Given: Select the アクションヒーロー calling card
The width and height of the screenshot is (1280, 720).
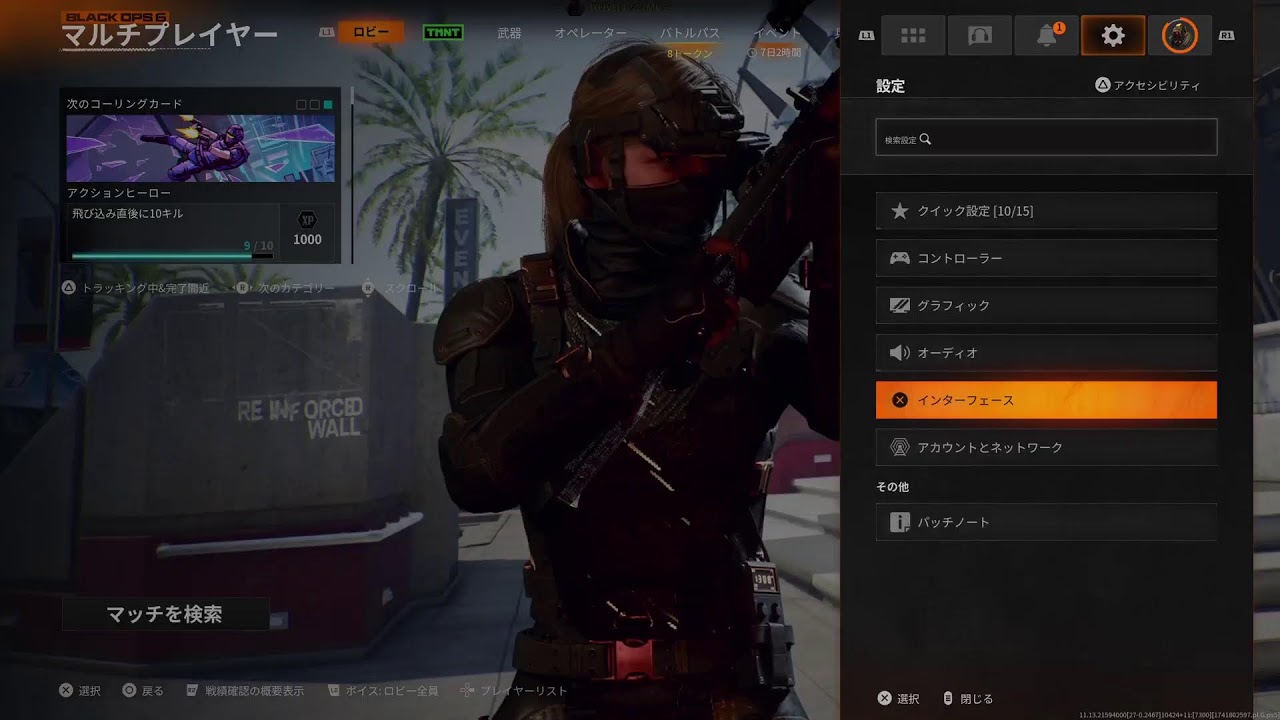Looking at the screenshot, I should [201, 148].
